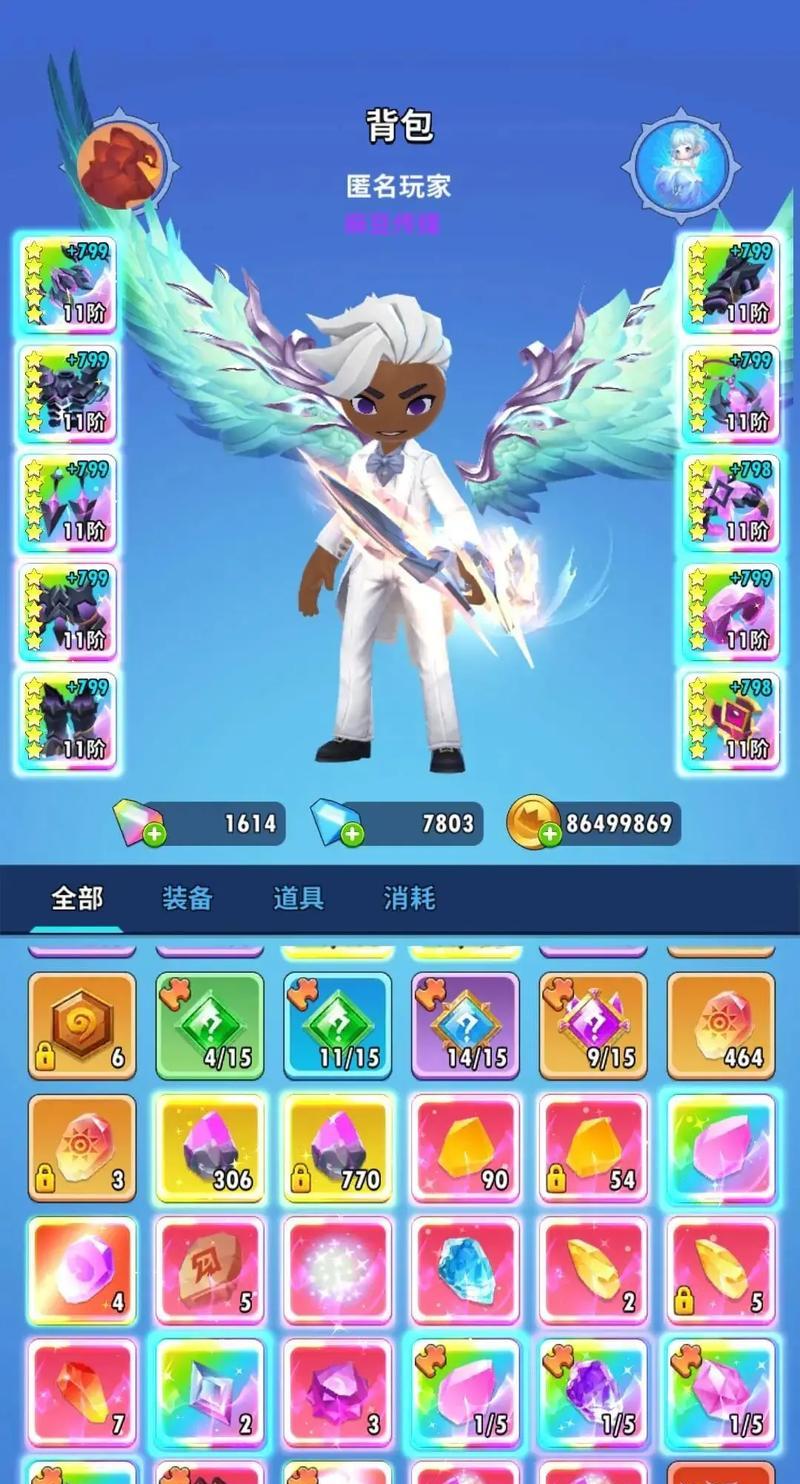This screenshot has width=800, height=1484.
Task: Choose the red rune stone with 5
Action: (x=210, y=1270)
